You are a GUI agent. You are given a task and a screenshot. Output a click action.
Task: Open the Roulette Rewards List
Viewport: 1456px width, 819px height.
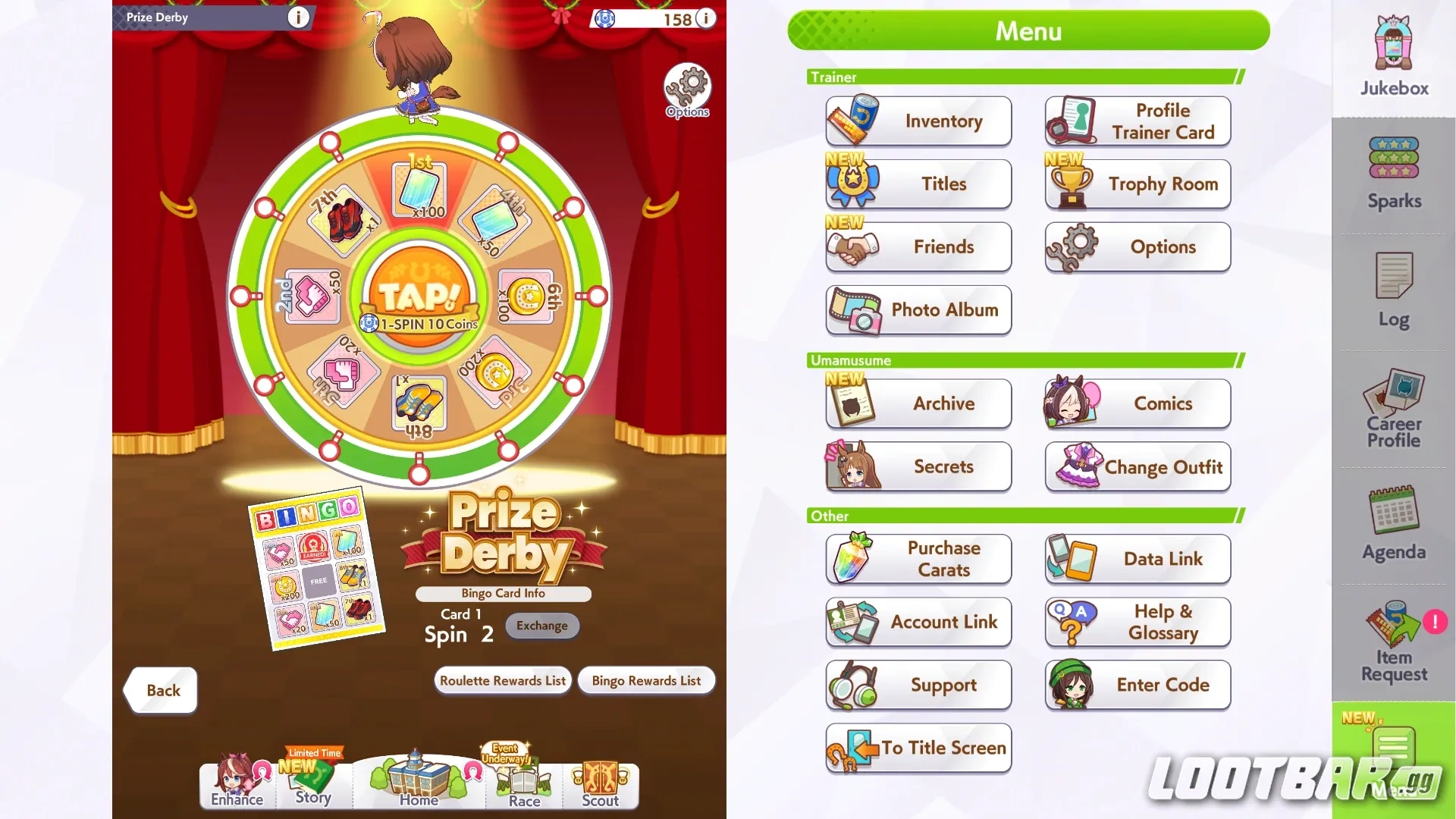click(502, 680)
